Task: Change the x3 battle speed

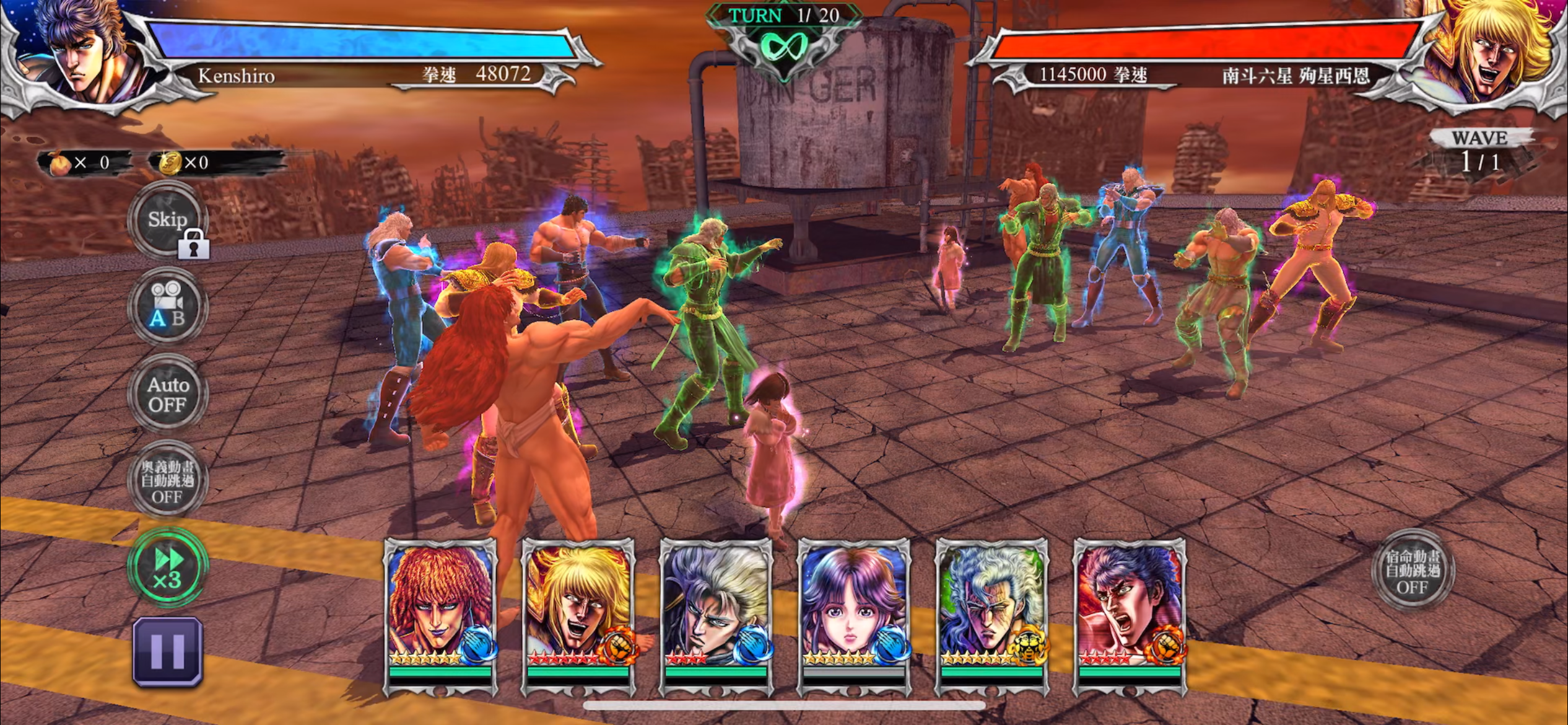Action: (167, 568)
